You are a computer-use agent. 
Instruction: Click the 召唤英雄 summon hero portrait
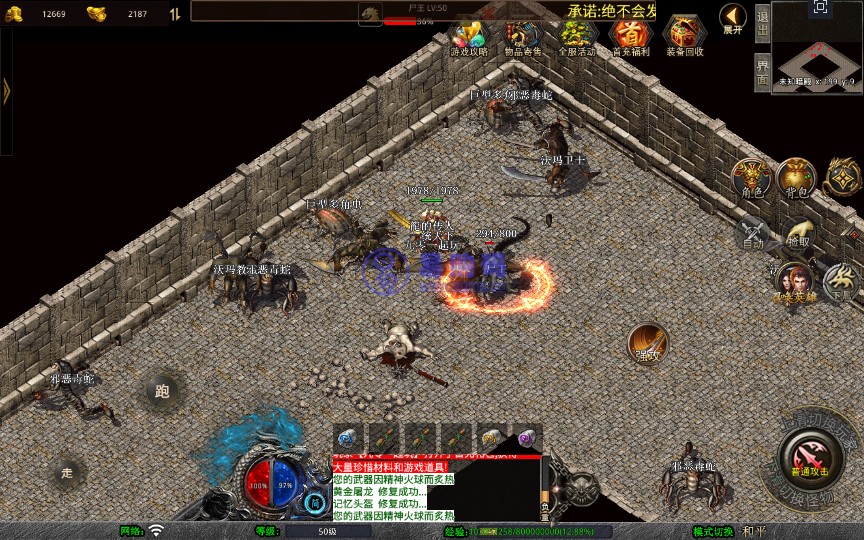793,282
